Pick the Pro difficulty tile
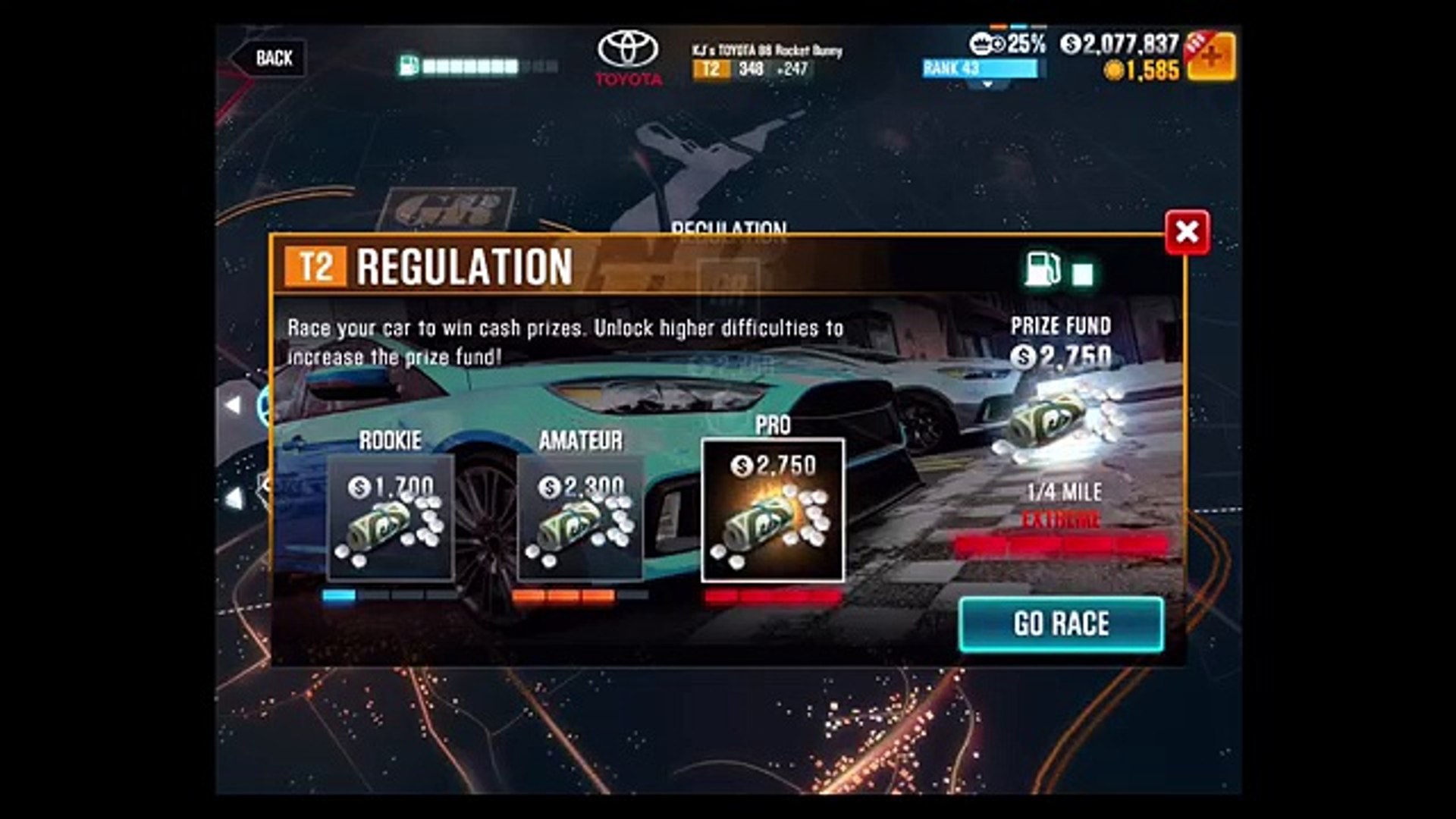This screenshot has height=819, width=1456. [x=773, y=511]
